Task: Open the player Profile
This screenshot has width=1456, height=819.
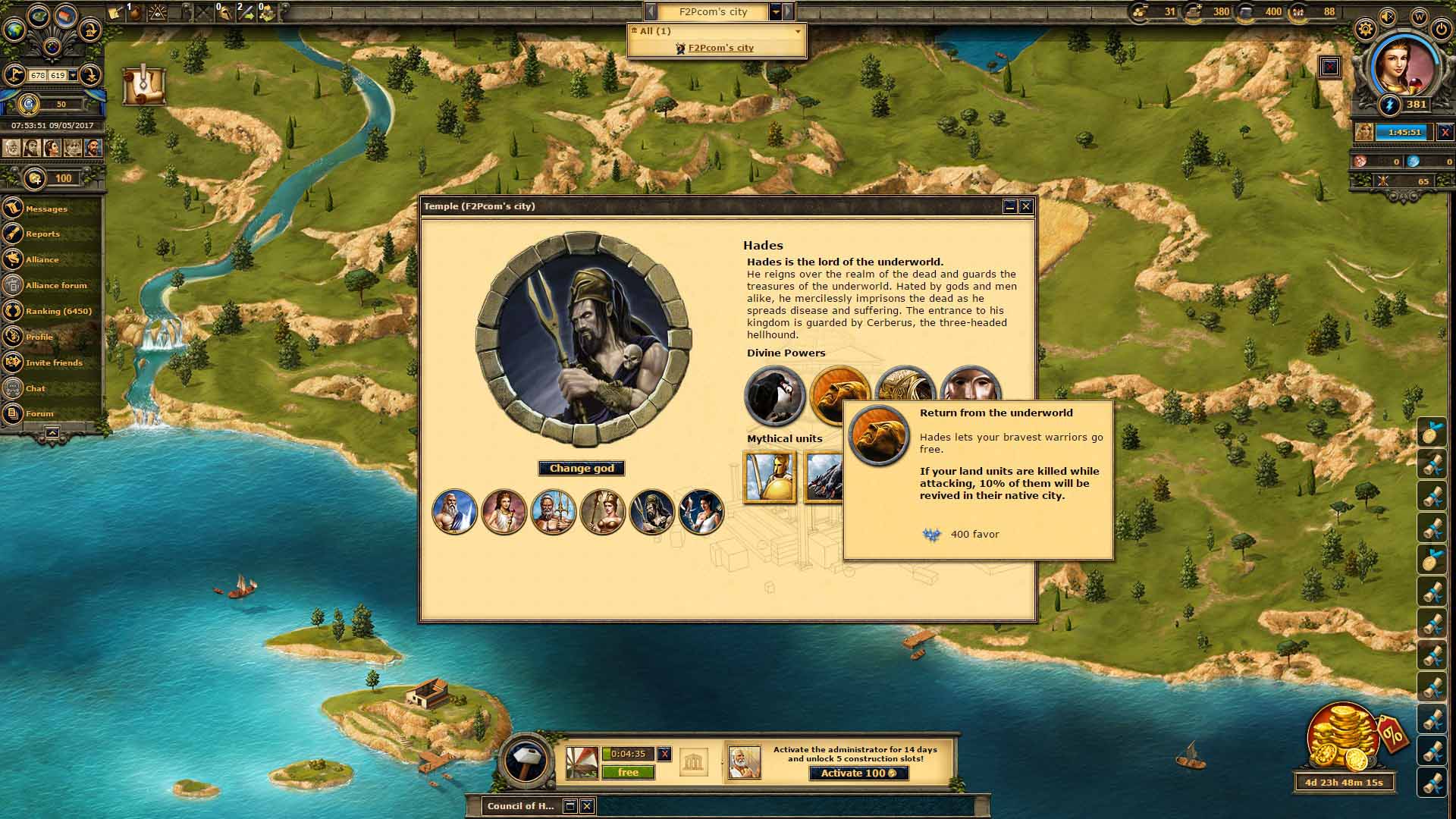Action: click(39, 337)
